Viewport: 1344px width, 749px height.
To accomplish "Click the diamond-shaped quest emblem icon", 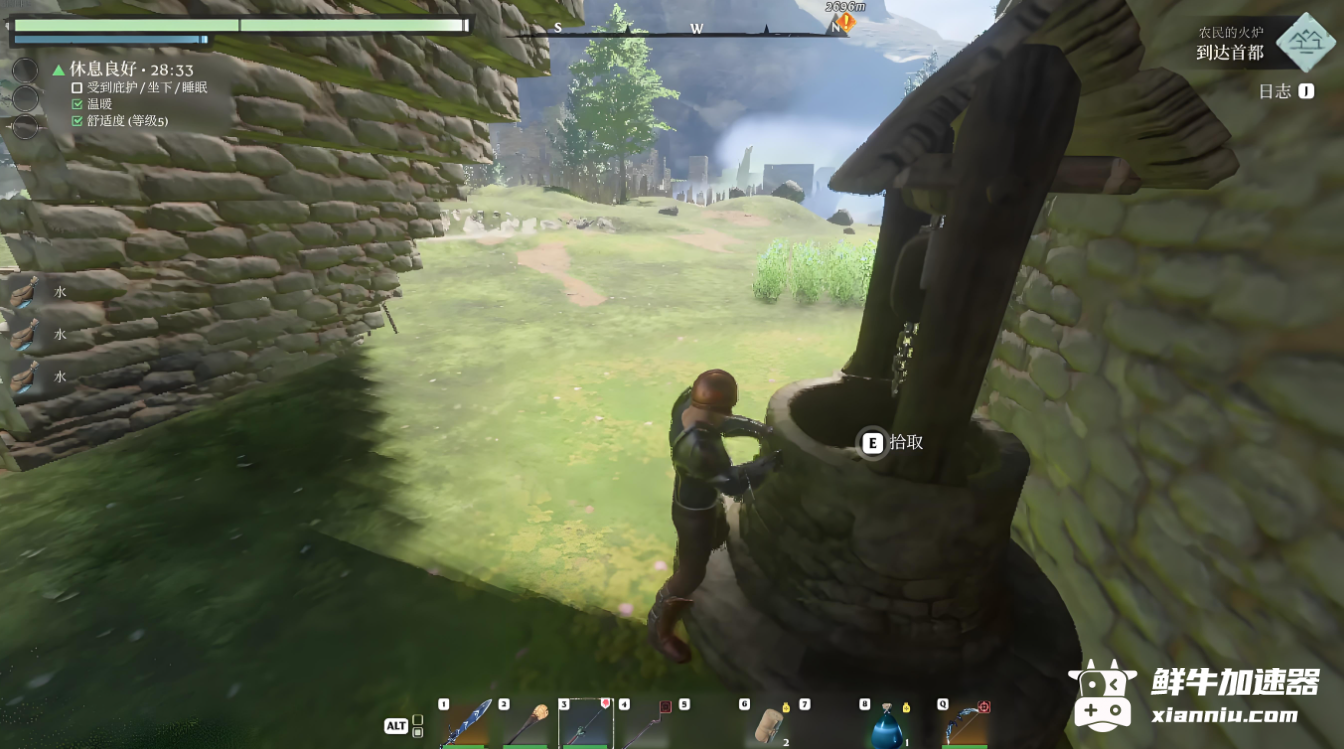I will (x=1306, y=42).
